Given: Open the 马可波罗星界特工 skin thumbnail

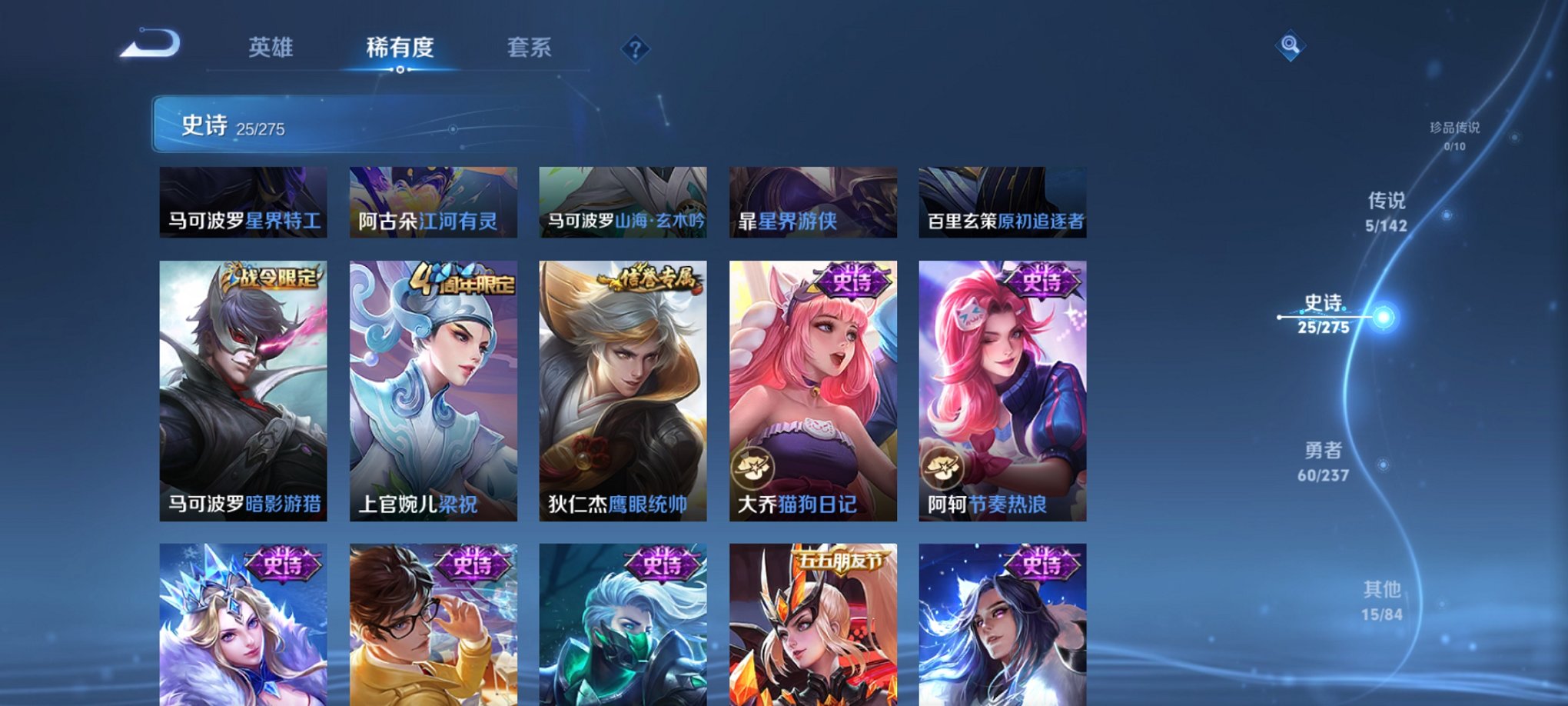Looking at the screenshot, I should coord(244,200).
